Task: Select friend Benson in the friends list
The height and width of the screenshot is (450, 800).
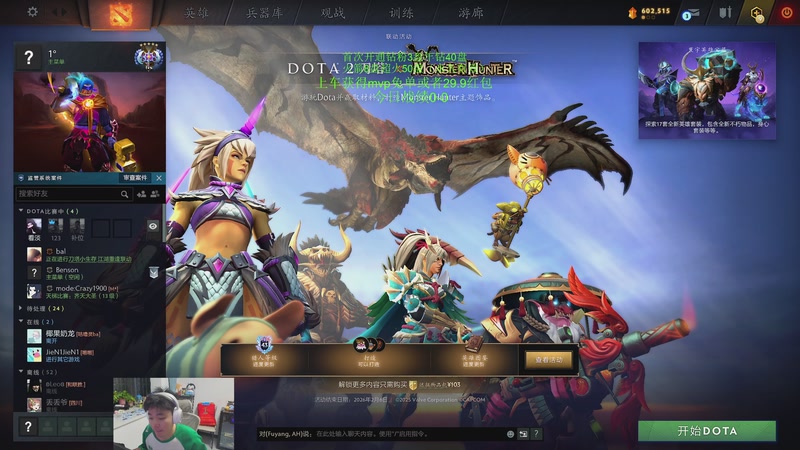Action: tap(67, 270)
